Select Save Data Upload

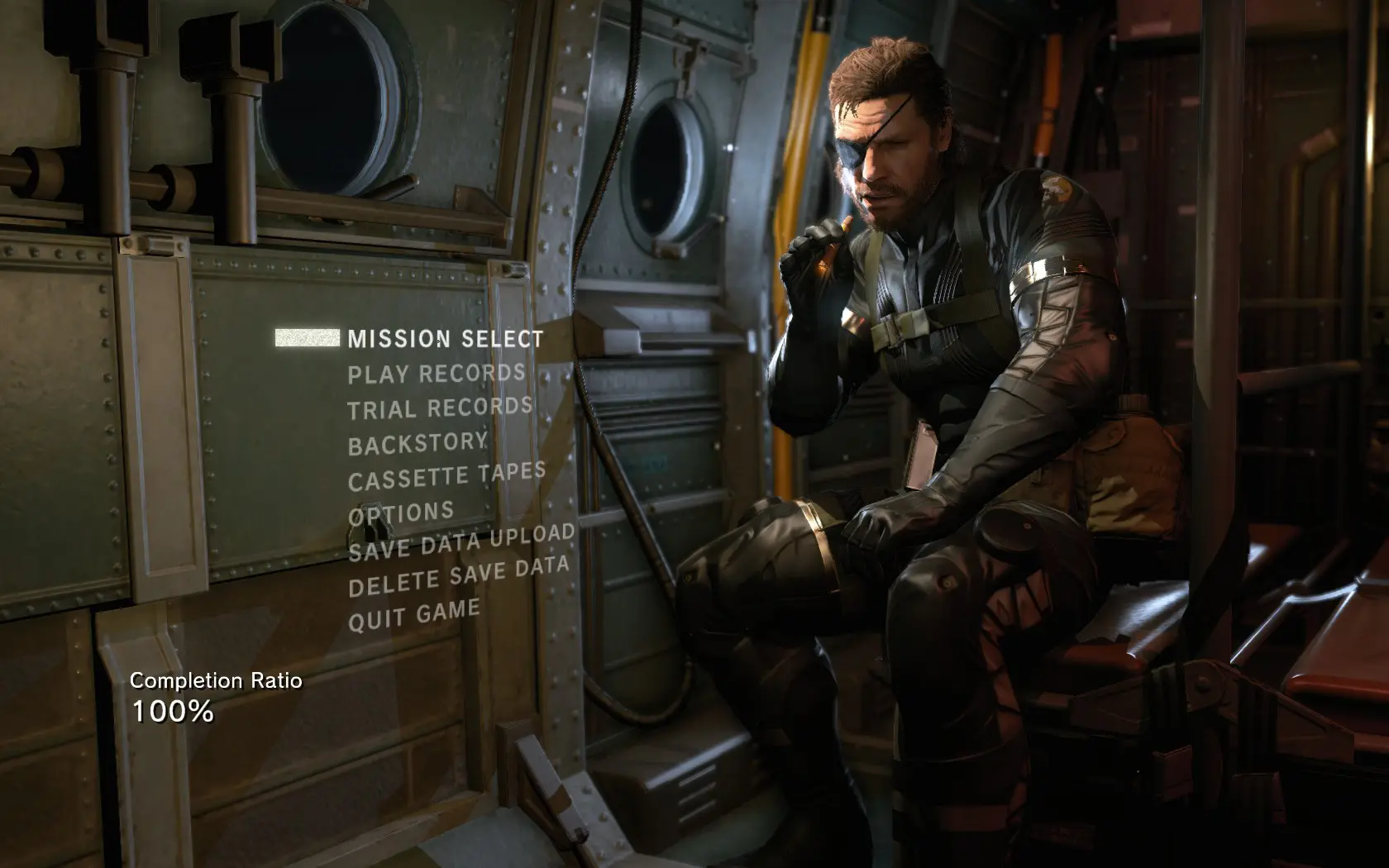461,543
